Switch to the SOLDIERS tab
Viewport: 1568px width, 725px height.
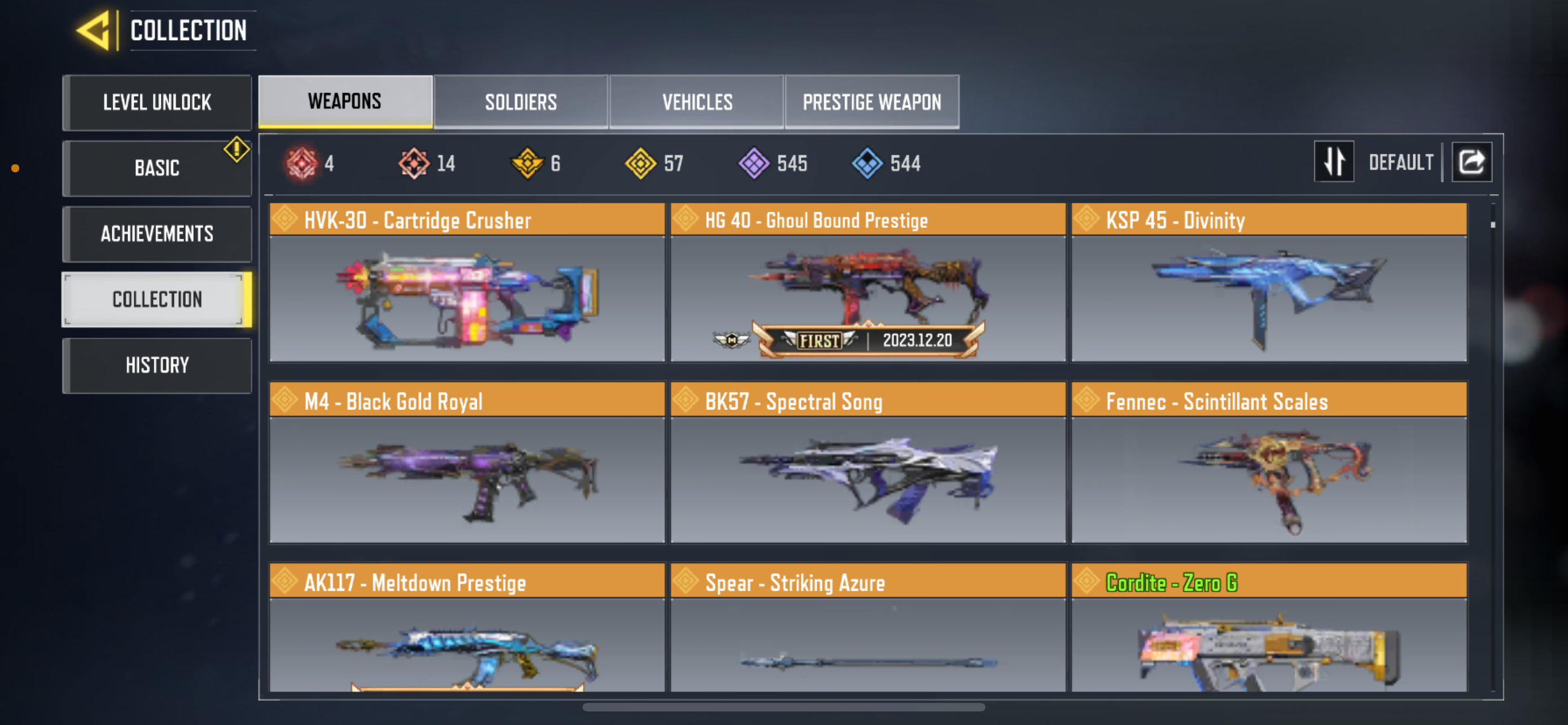point(520,102)
